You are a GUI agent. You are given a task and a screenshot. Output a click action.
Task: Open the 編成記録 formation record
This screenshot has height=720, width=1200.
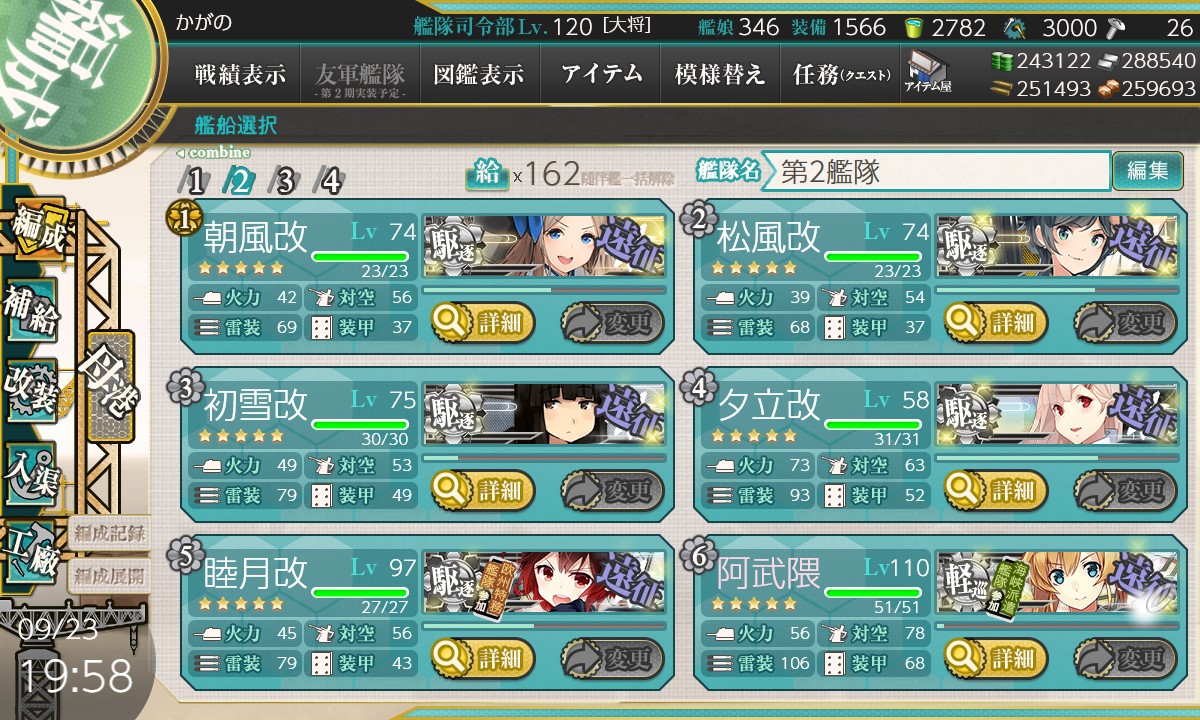tap(109, 533)
